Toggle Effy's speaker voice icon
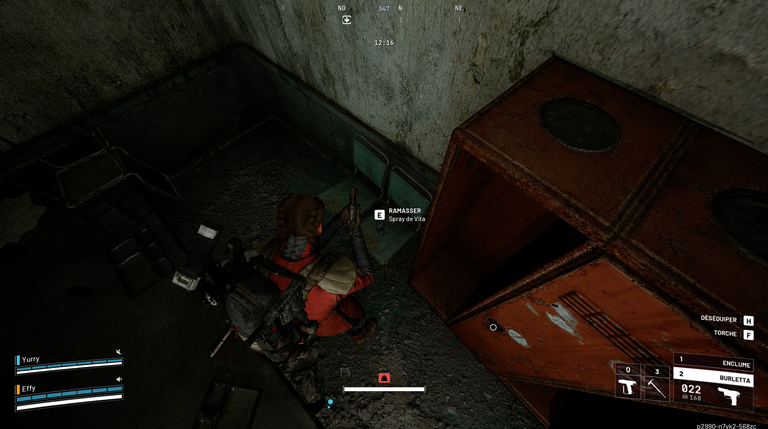 [118, 380]
